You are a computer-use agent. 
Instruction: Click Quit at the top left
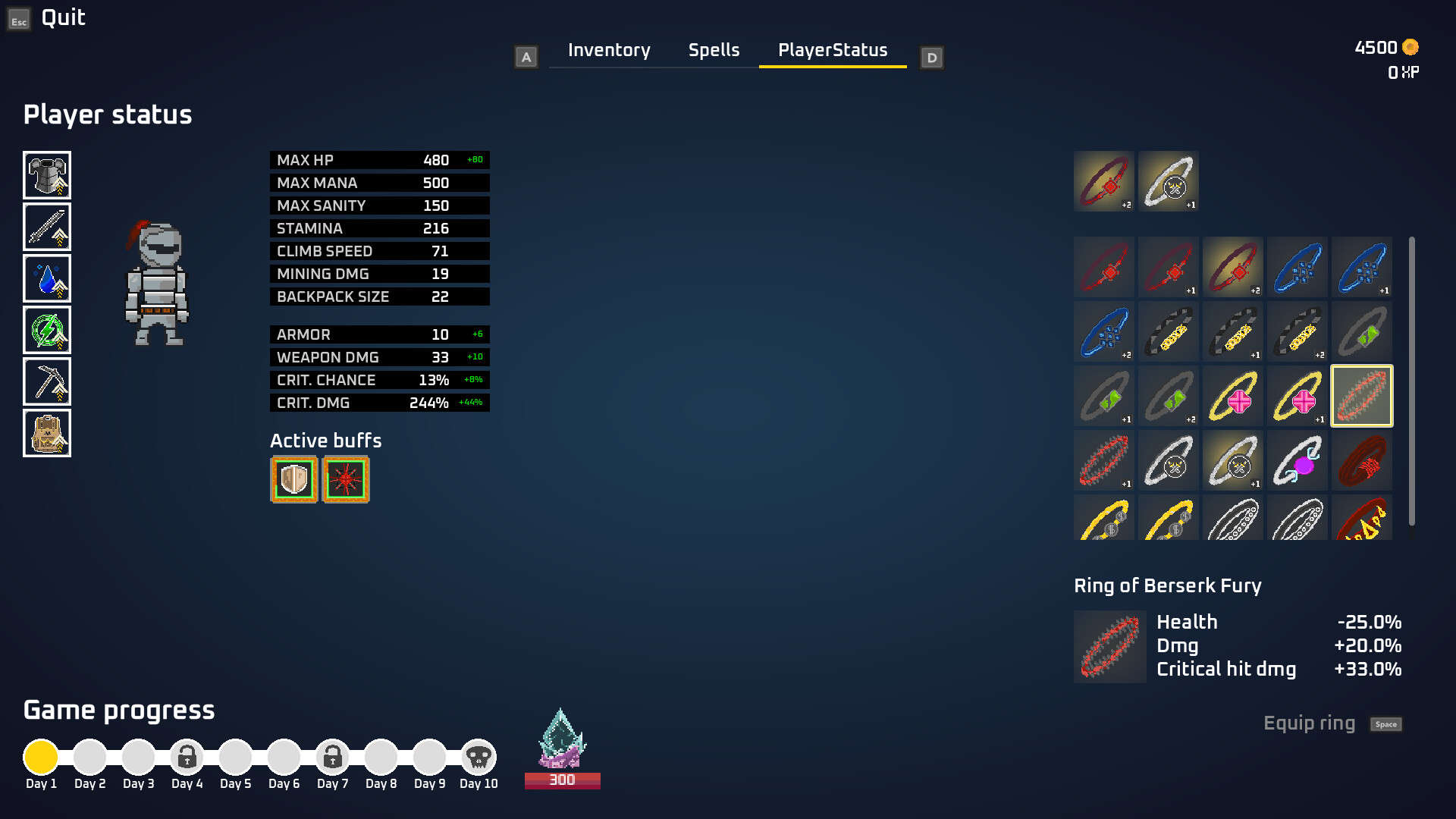coord(64,17)
